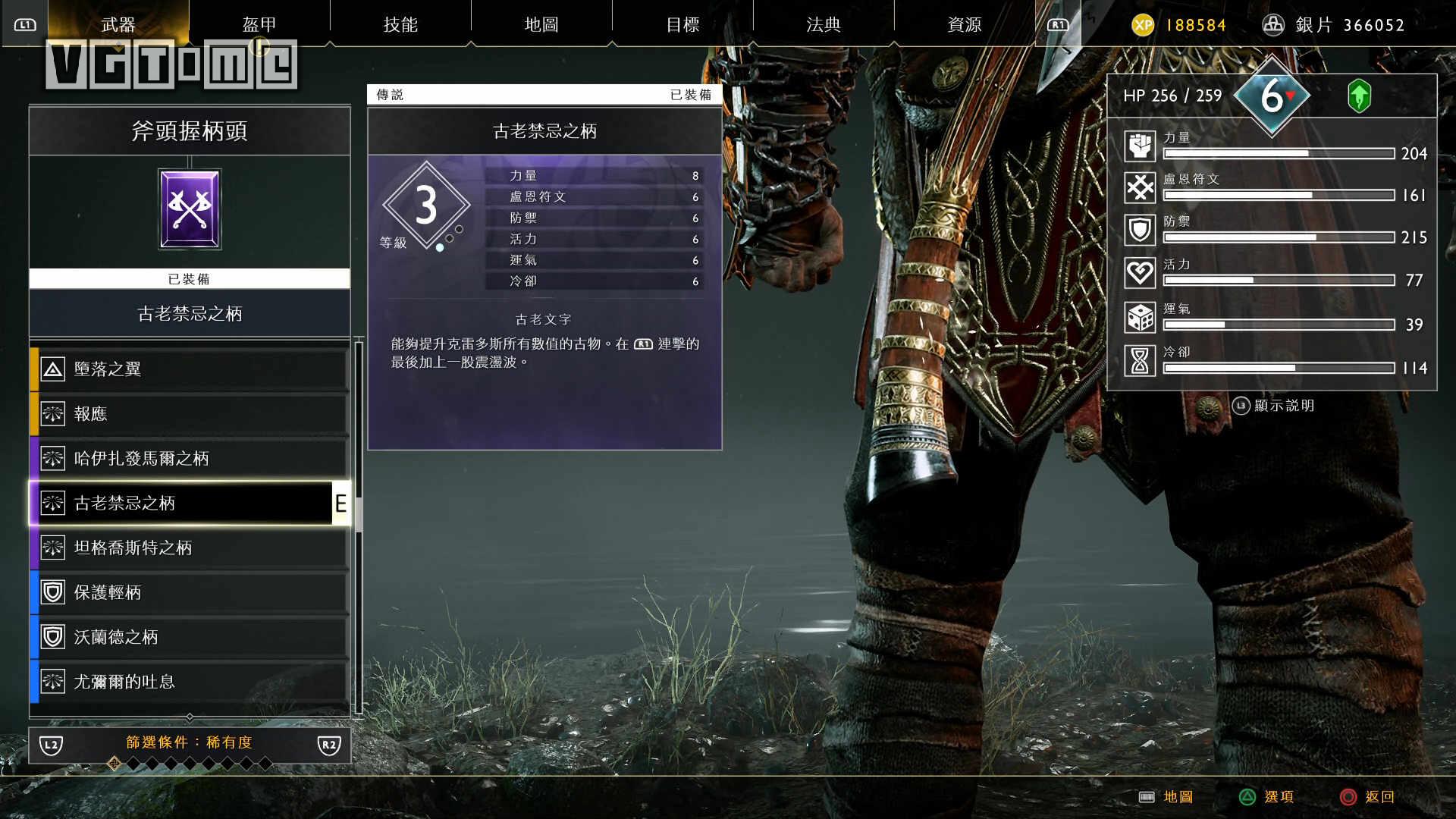This screenshot has height=819, width=1456.
Task: Select the 目標 tab
Action: [x=682, y=24]
